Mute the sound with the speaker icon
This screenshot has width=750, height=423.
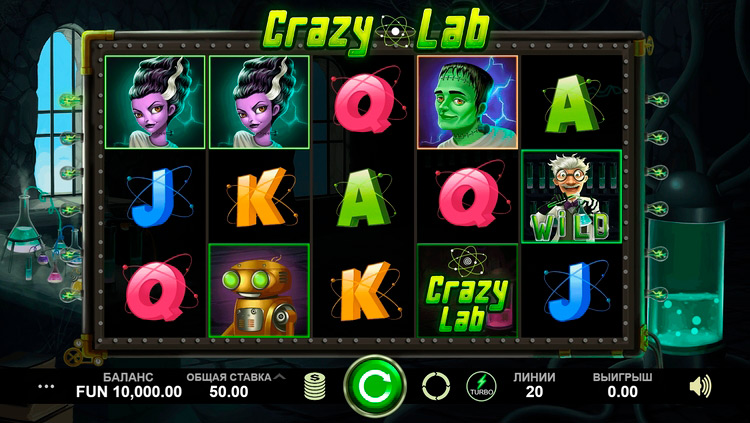point(701,385)
